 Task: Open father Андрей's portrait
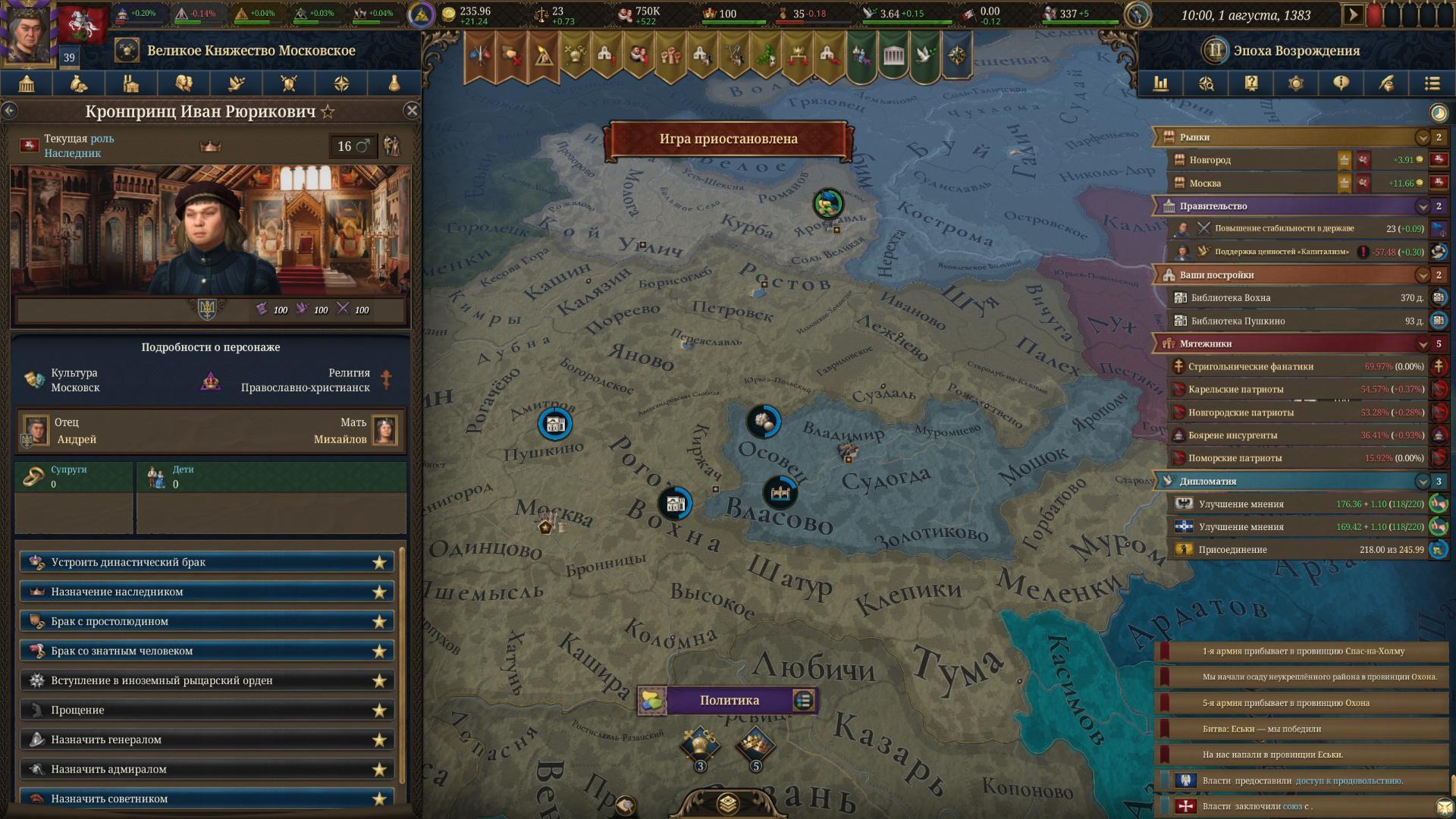click(x=35, y=430)
